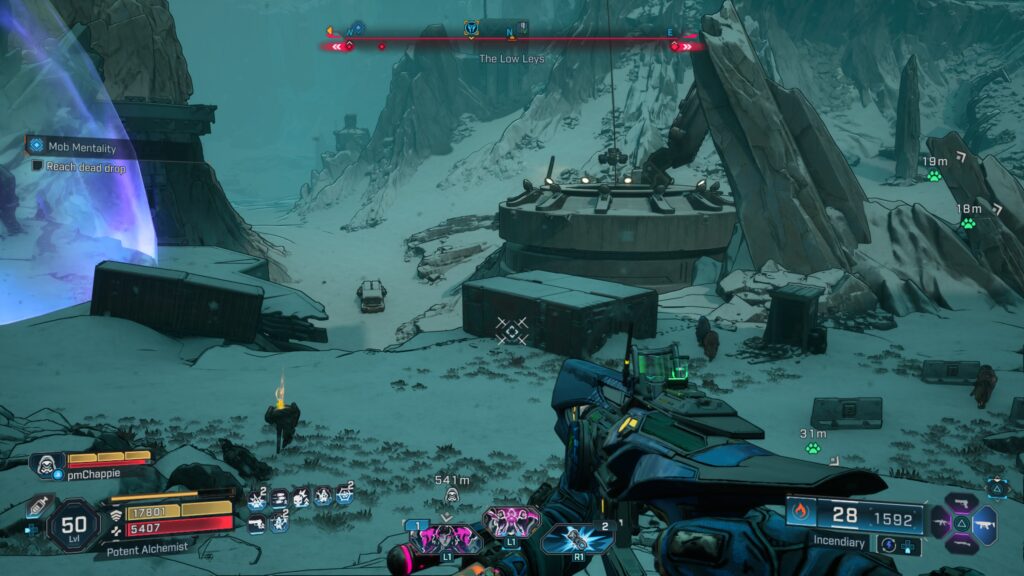1024x576 pixels.
Task: Select the bottom shotgun weapon slot
Action: [x=962, y=544]
